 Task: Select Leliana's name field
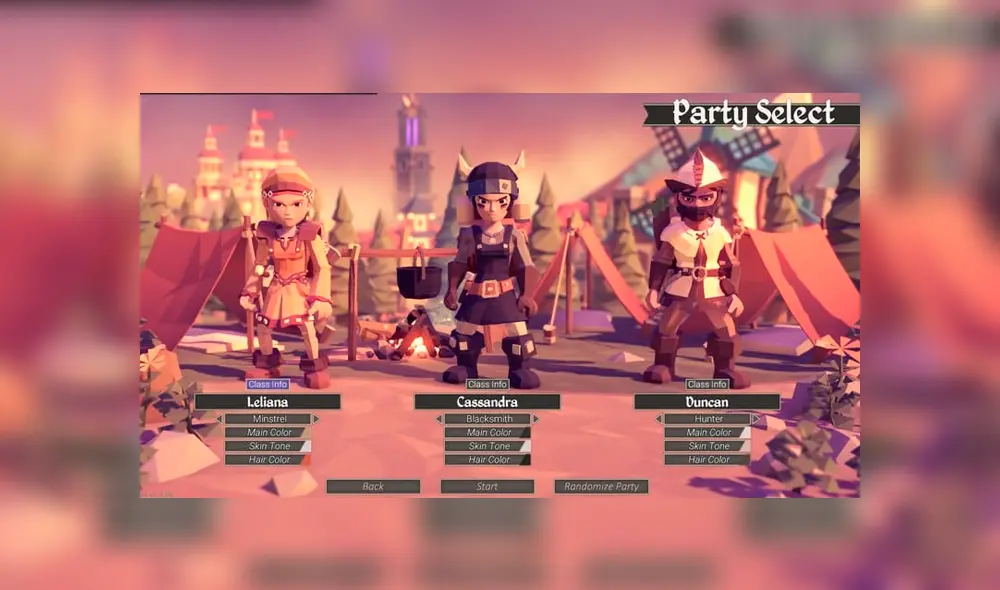point(267,402)
